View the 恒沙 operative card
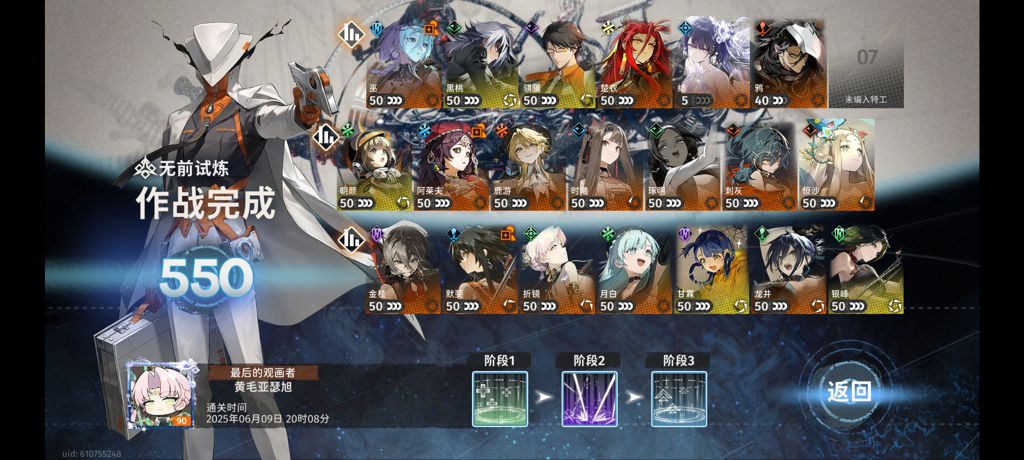The width and height of the screenshot is (1024, 460). 837,167
